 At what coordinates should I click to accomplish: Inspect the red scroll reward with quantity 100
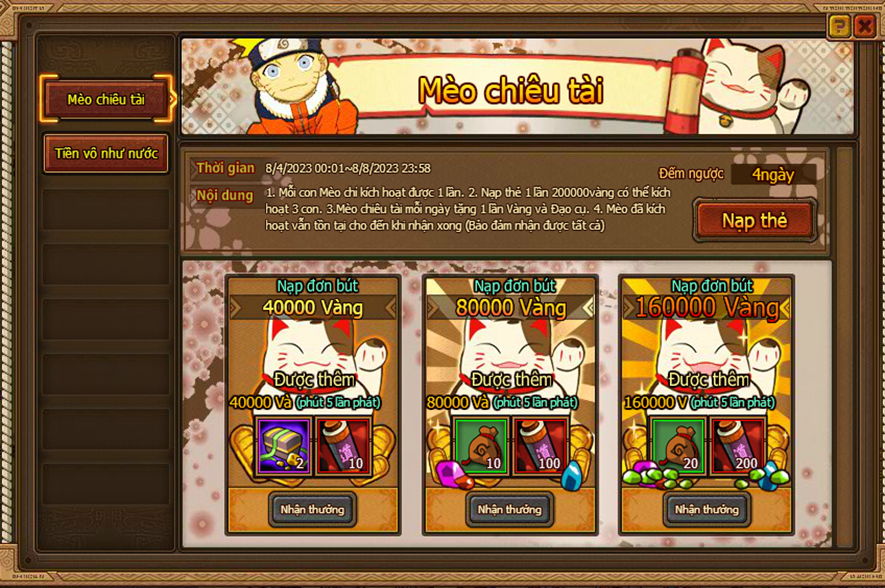539,444
